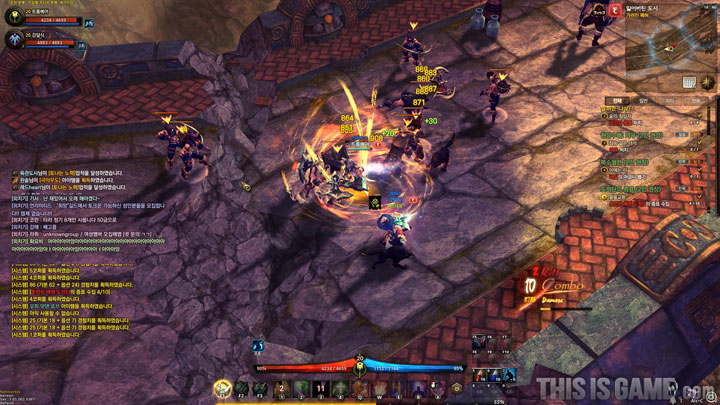Activate the glowing gold-ringed skill on the hotbar

pyautogui.click(x=220, y=388)
